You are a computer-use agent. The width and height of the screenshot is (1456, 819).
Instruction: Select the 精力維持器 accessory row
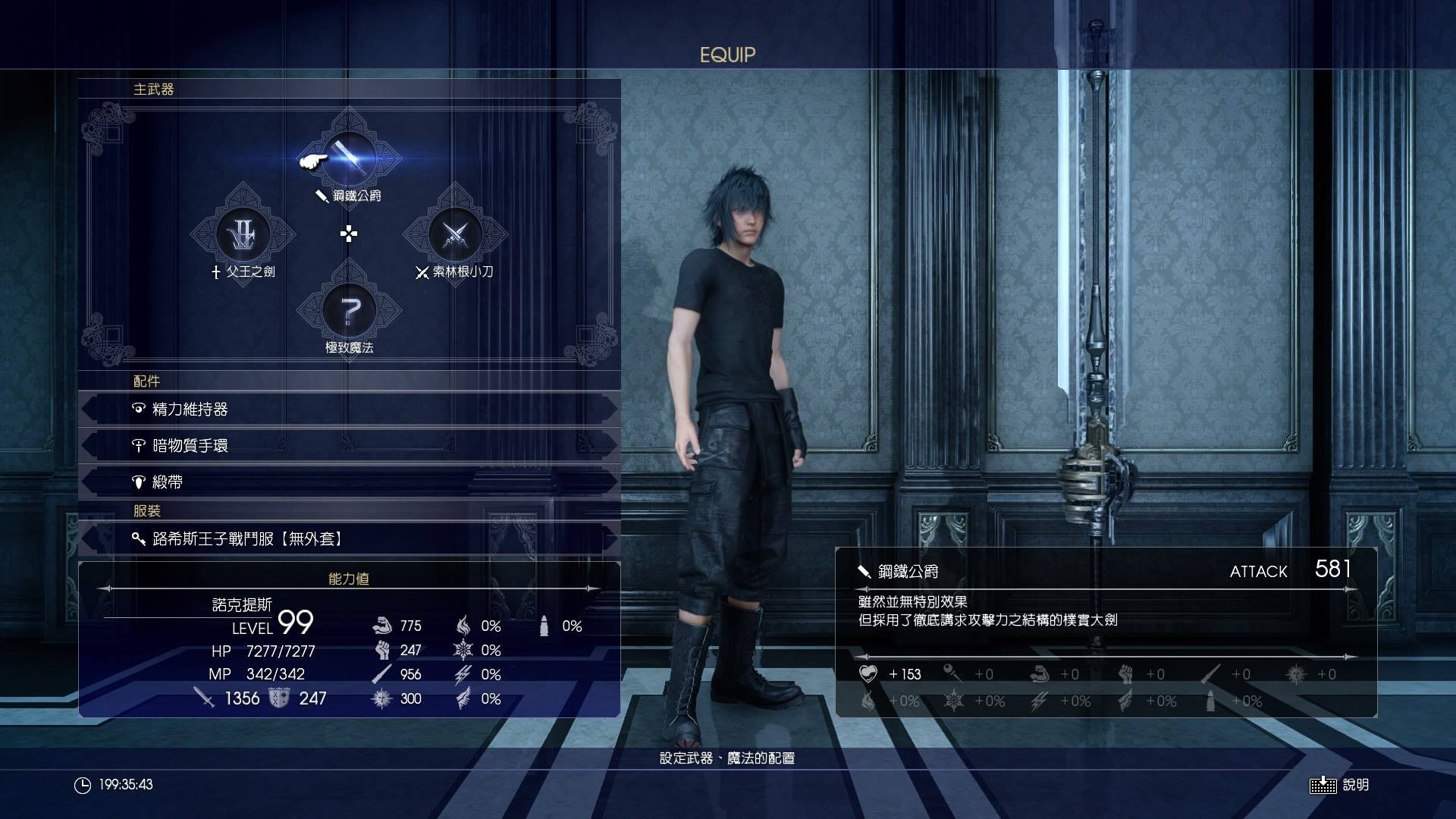click(x=349, y=409)
